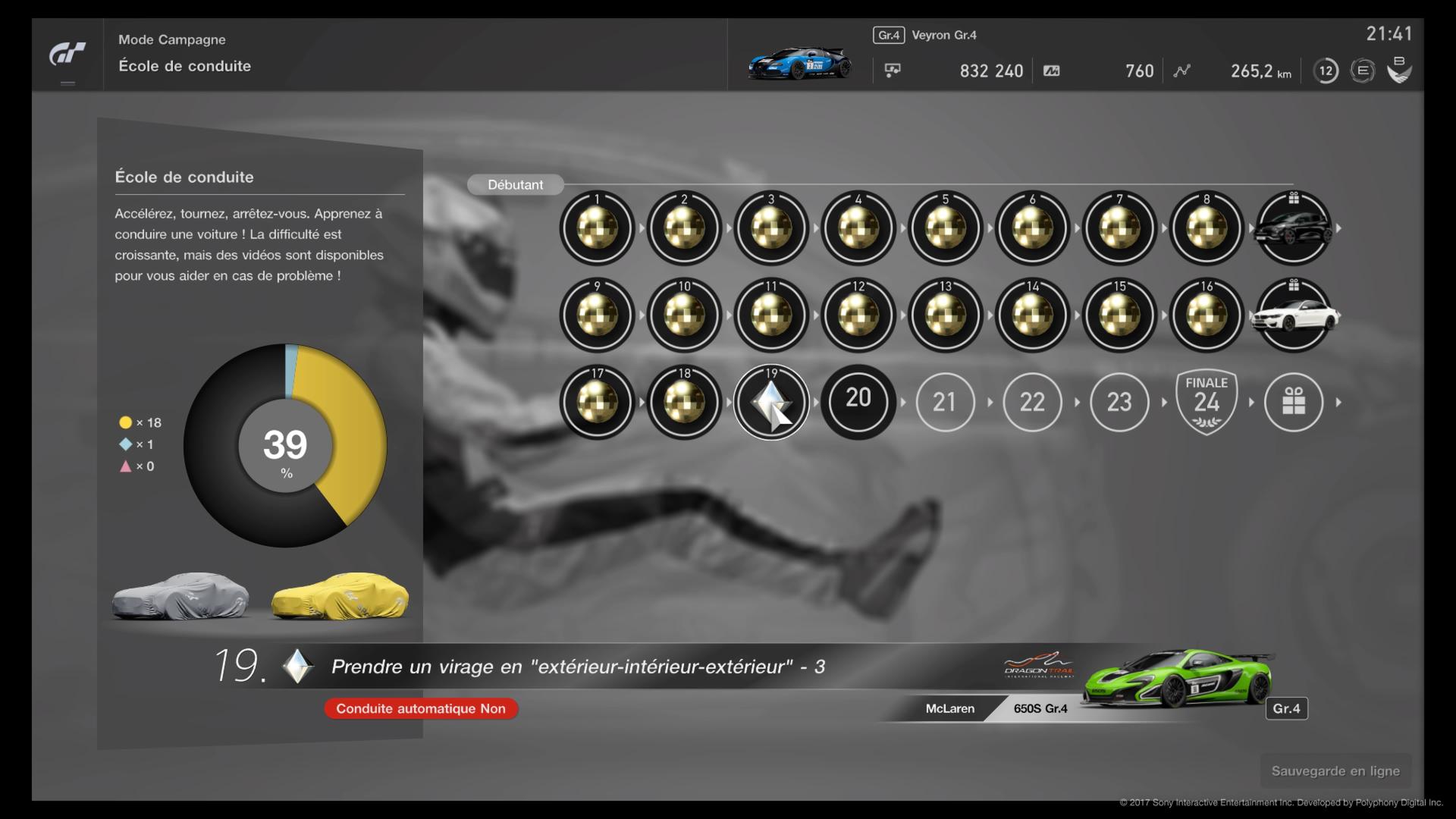
Task: Select the final gift box reward
Action: 1294,402
